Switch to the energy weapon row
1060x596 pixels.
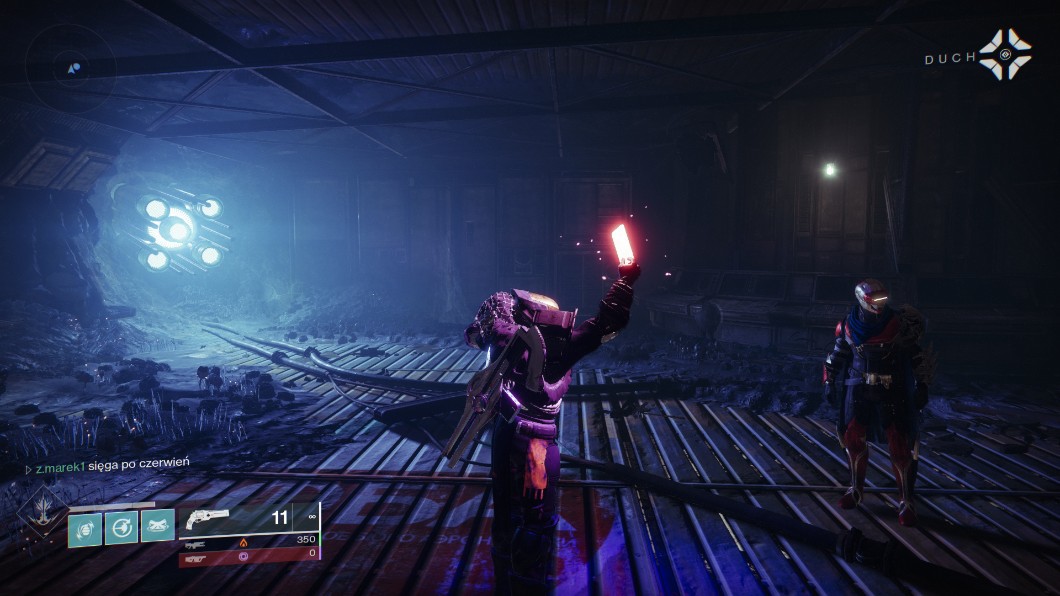click(x=249, y=539)
